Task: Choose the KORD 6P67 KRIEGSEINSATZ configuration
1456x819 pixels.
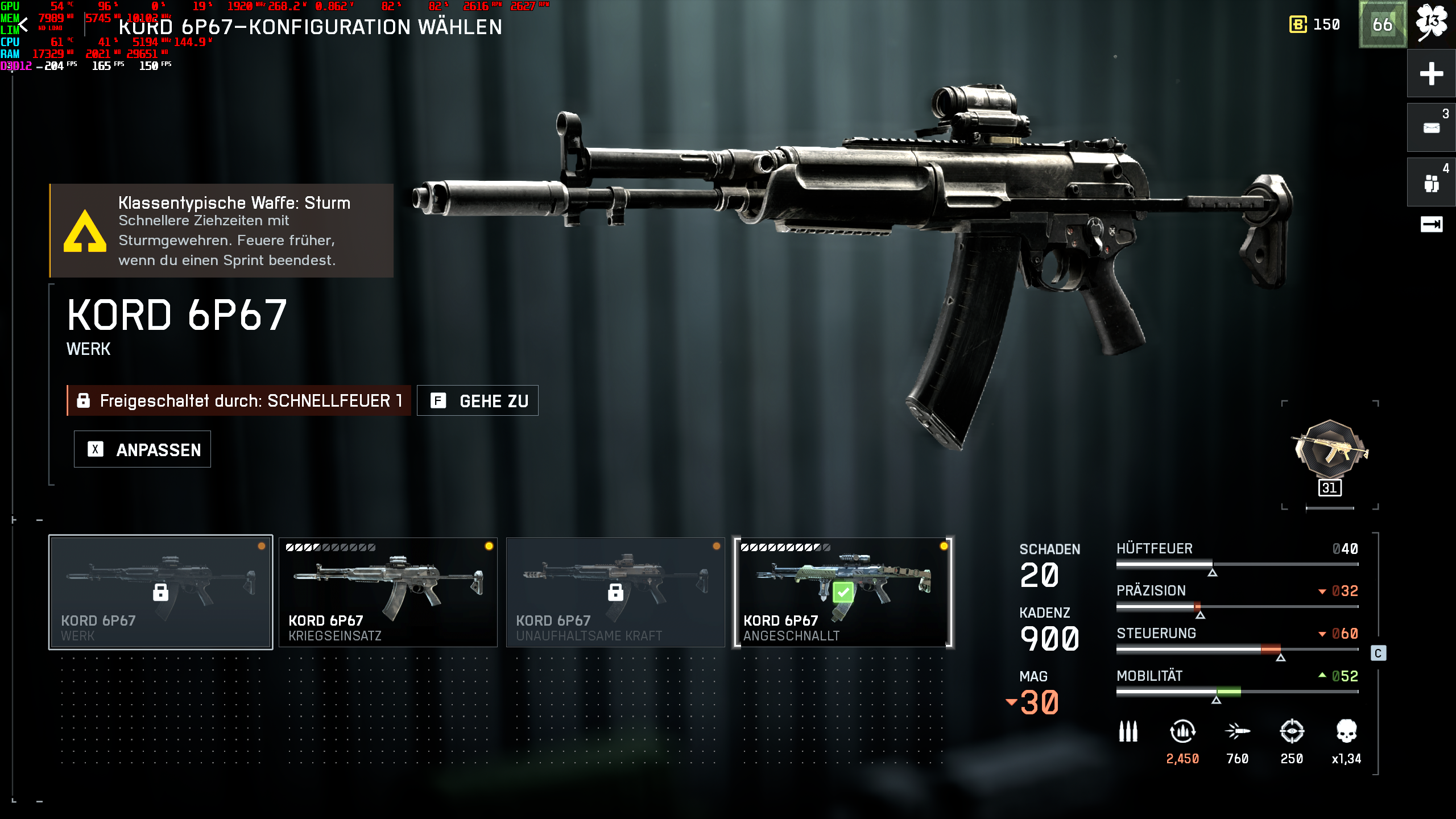Action: (x=388, y=591)
